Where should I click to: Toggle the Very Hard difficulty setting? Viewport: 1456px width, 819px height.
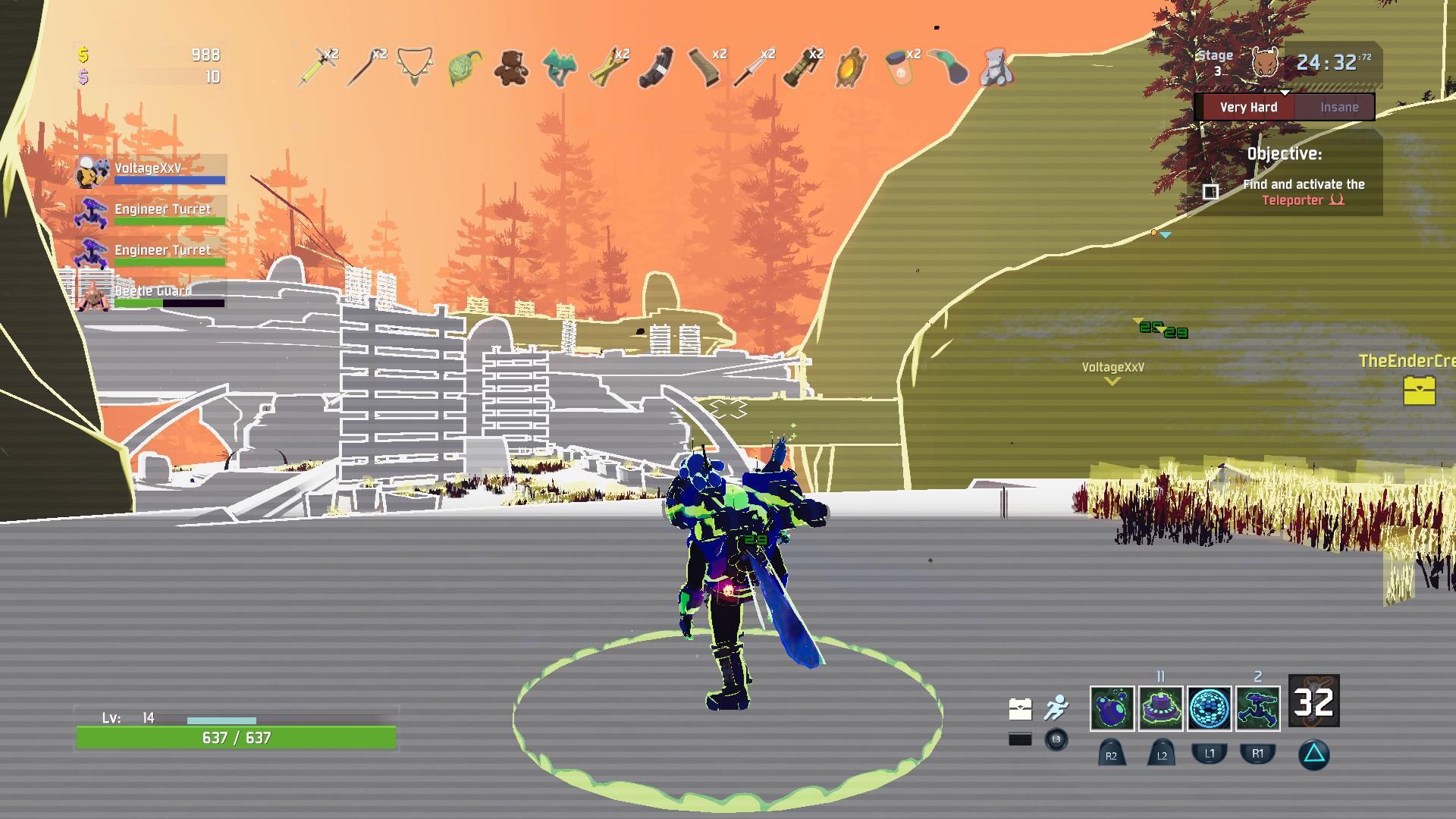coord(1248,107)
